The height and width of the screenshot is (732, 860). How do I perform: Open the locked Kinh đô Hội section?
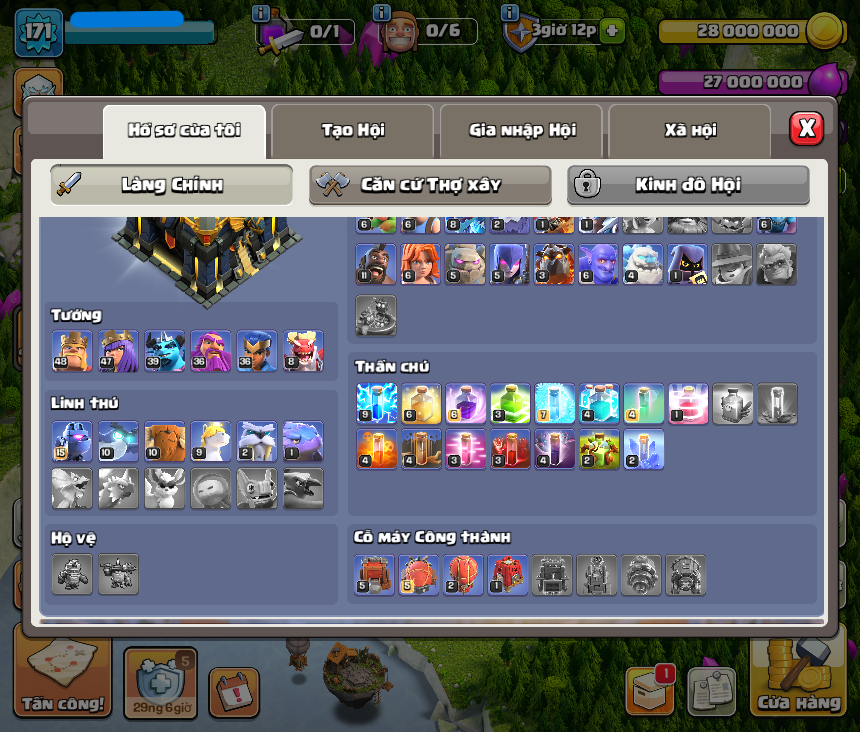[x=688, y=185]
